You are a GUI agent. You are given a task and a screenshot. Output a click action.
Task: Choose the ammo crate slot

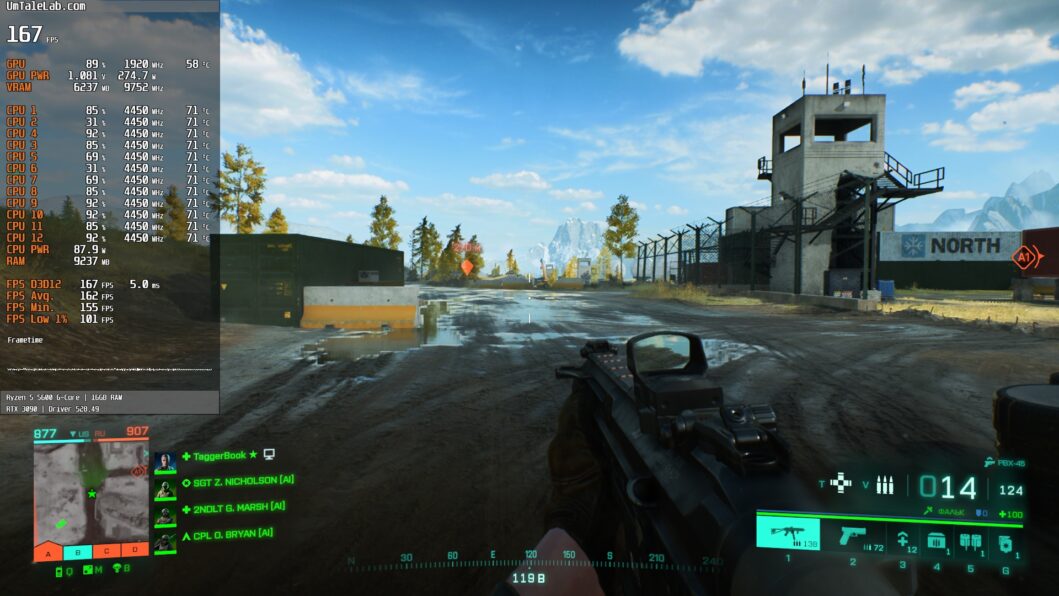tap(936, 540)
